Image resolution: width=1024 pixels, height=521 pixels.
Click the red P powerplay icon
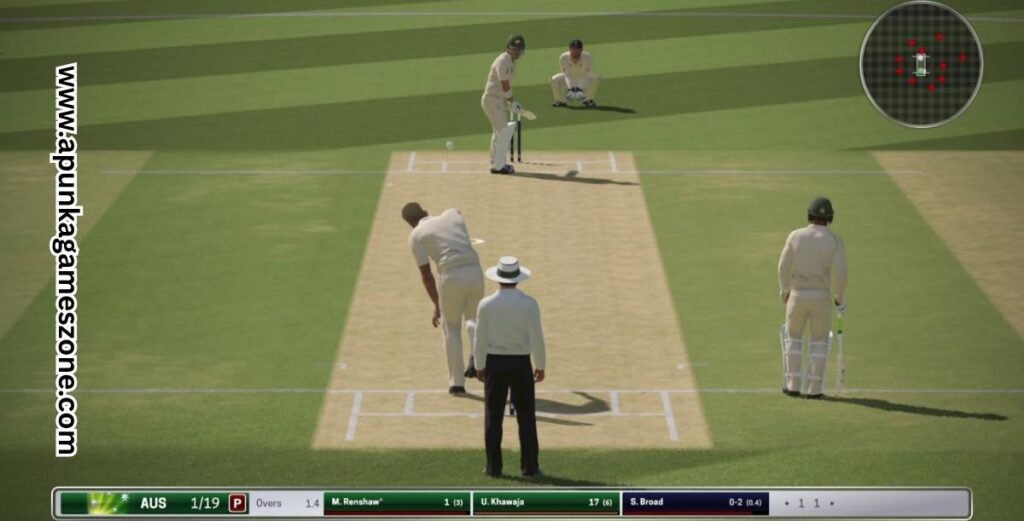(237, 503)
